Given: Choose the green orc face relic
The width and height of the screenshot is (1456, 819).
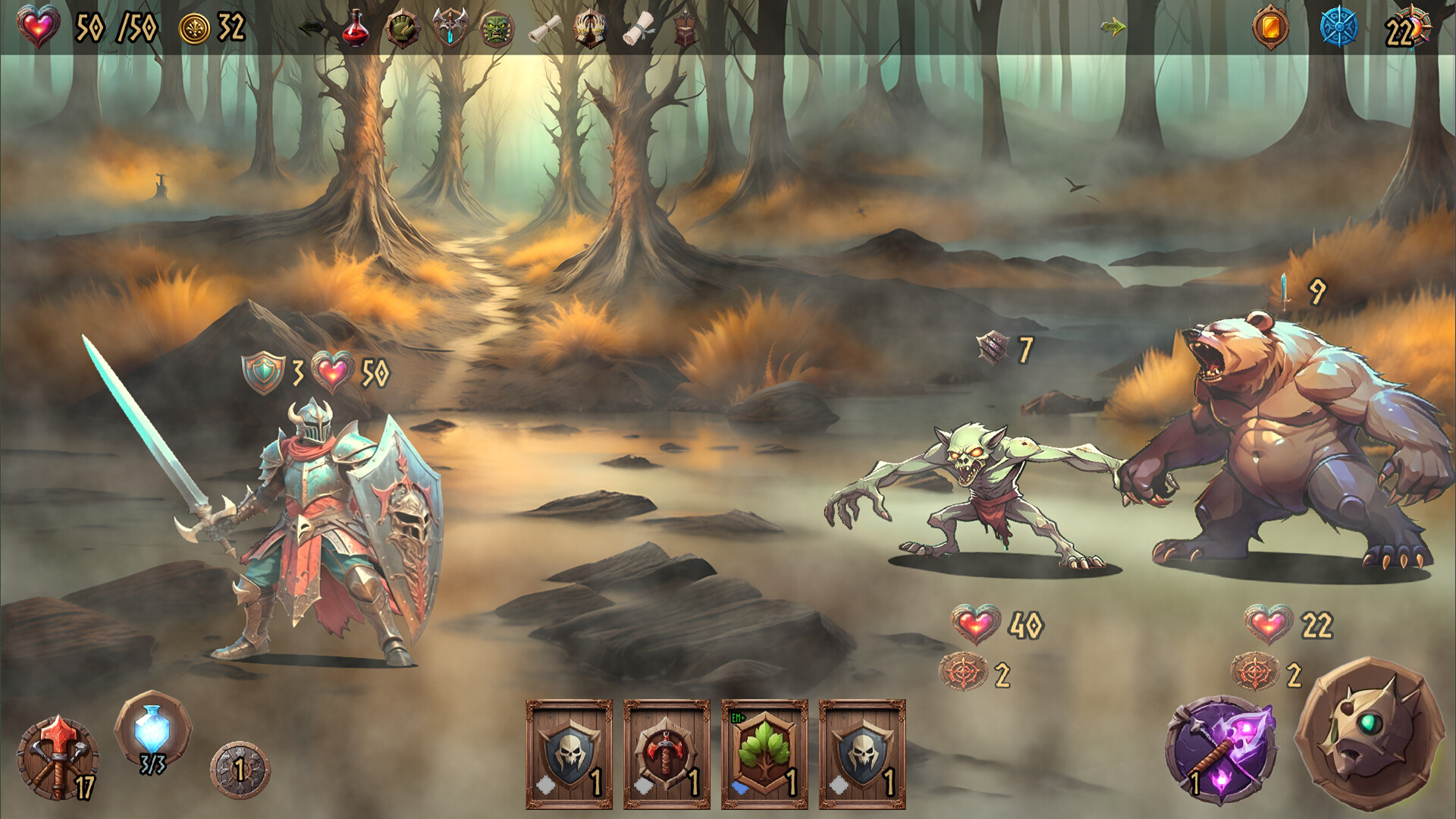Looking at the screenshot, I should pos(497,29).
